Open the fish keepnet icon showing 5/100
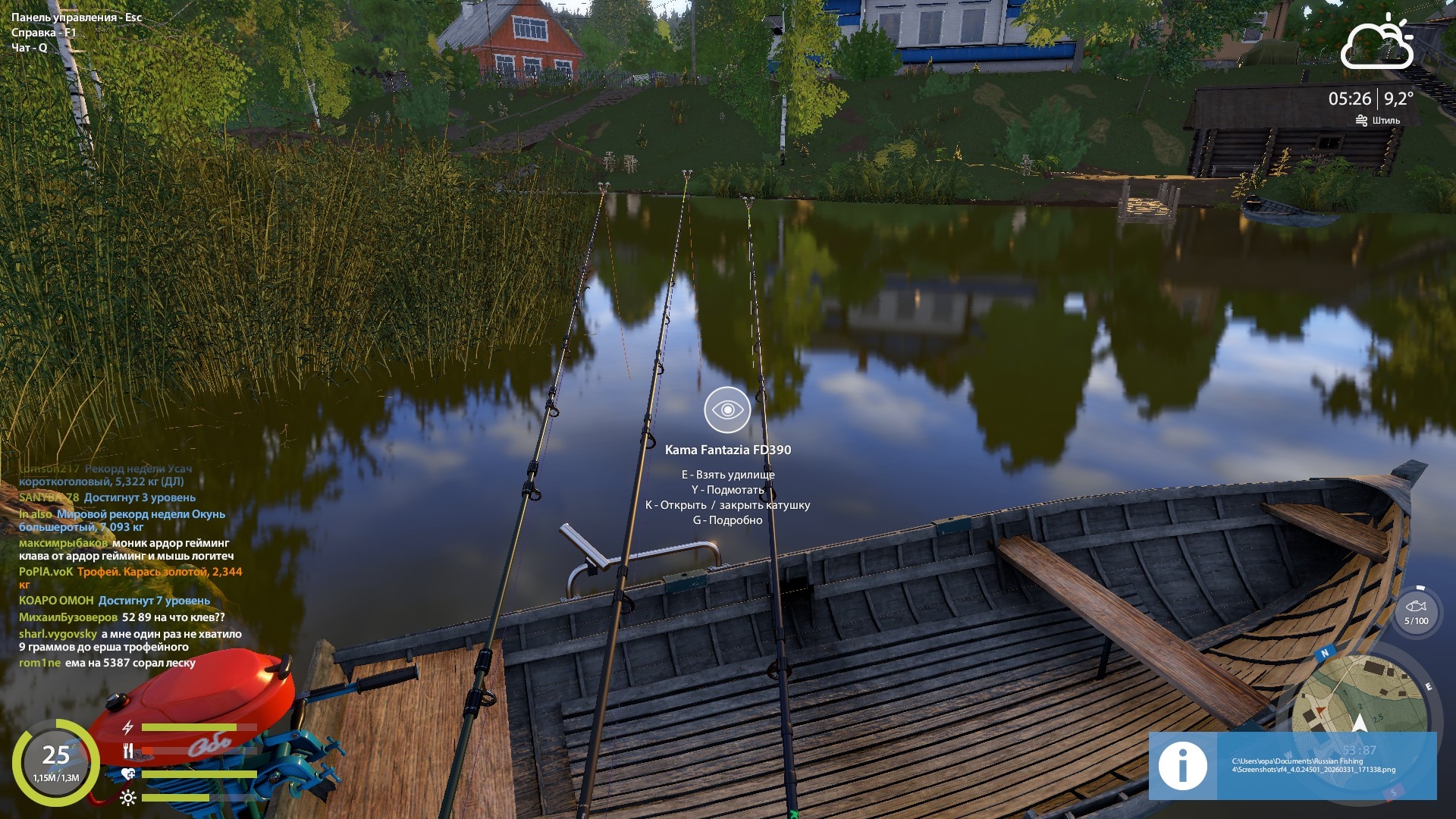This screenshot has height=819, width=1456. [x=1416, y=611]
